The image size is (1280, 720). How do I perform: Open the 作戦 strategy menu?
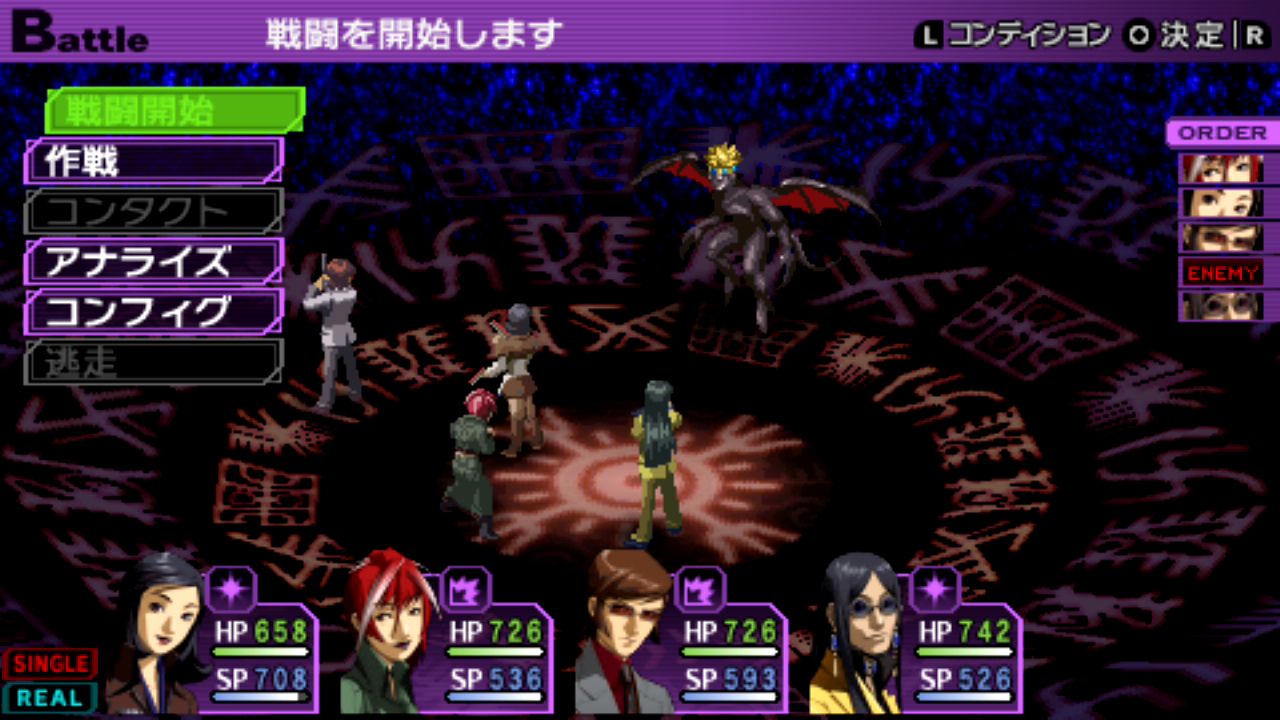coord(154,161)
